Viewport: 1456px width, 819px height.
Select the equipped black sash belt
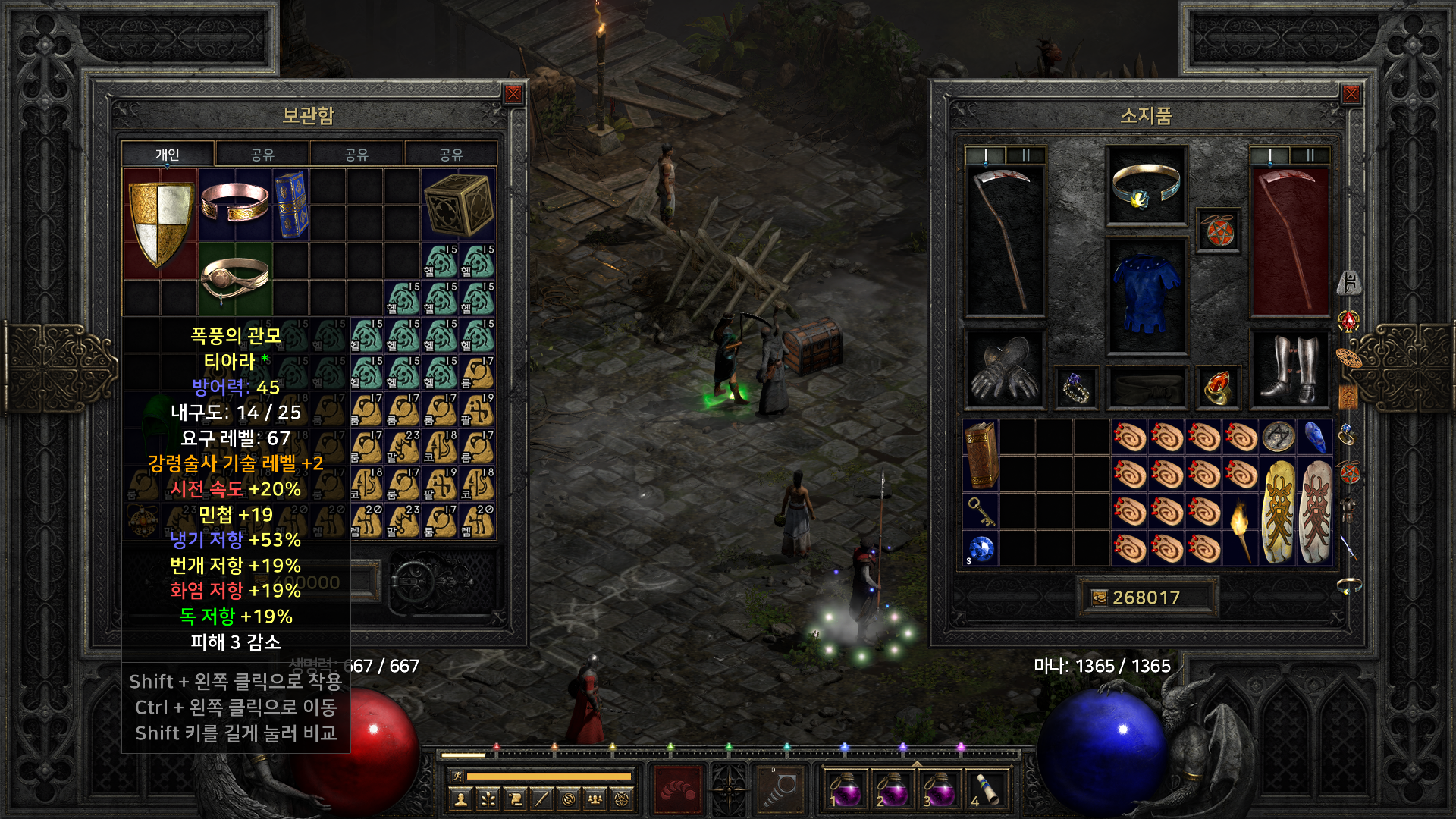[1145, 388]
